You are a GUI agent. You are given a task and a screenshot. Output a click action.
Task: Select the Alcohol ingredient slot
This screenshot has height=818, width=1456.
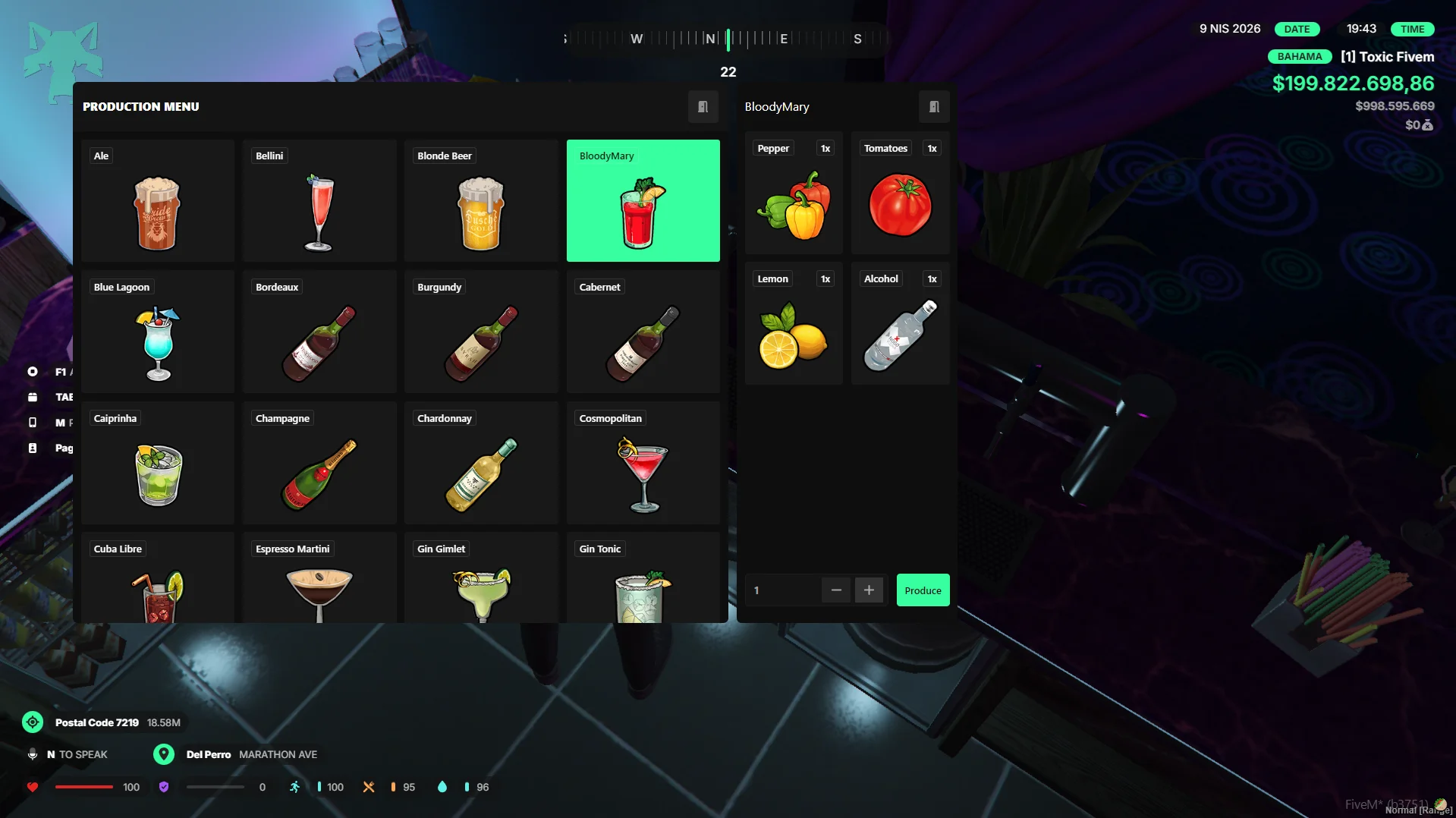tap(900, 324)
